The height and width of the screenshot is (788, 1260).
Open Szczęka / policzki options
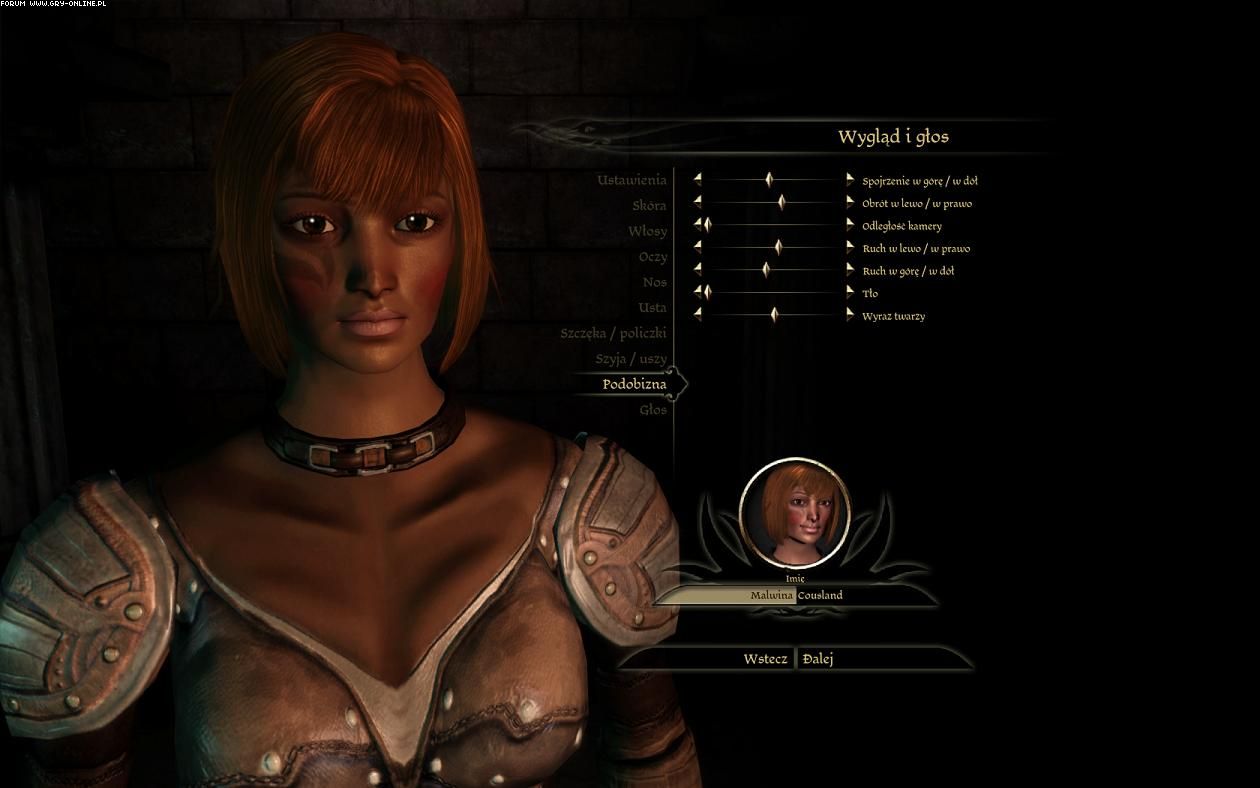click(613, 333)
